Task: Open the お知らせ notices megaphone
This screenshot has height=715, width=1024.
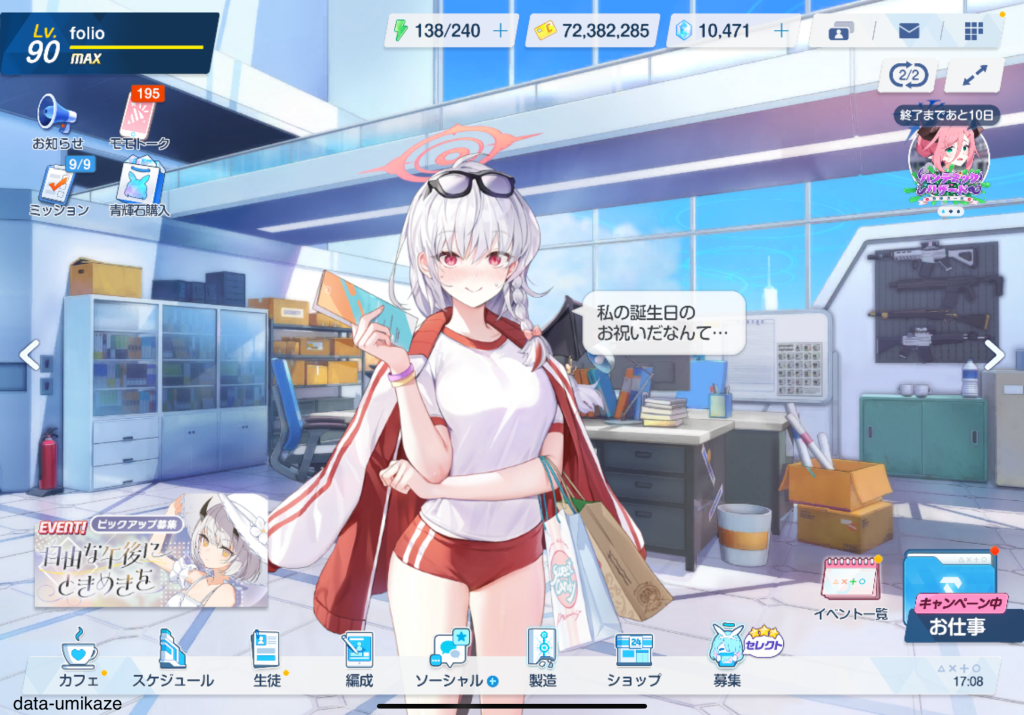Action: click(57, 122)
